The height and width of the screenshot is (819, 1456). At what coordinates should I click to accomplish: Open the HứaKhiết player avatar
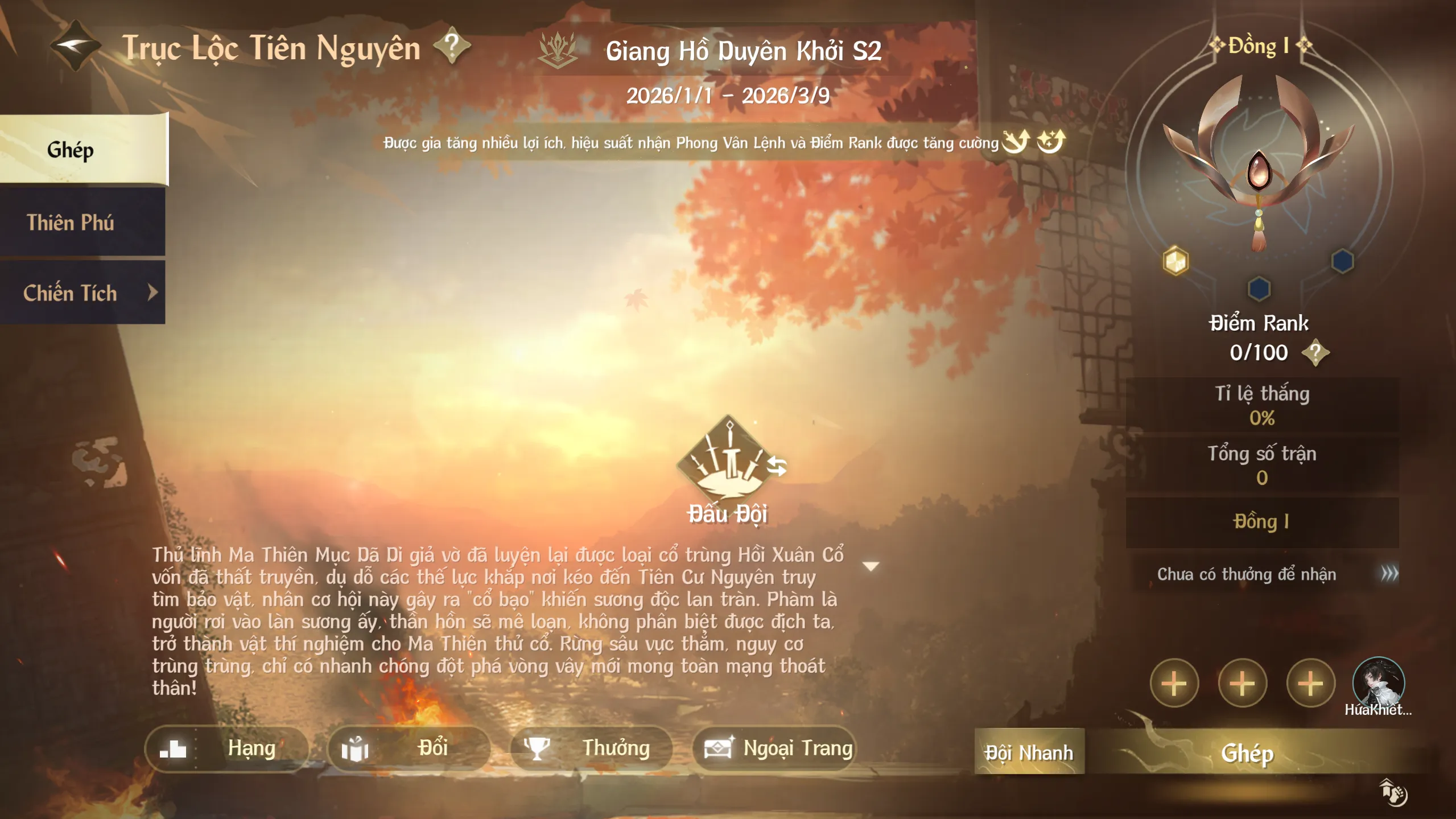pos(1377,683)
